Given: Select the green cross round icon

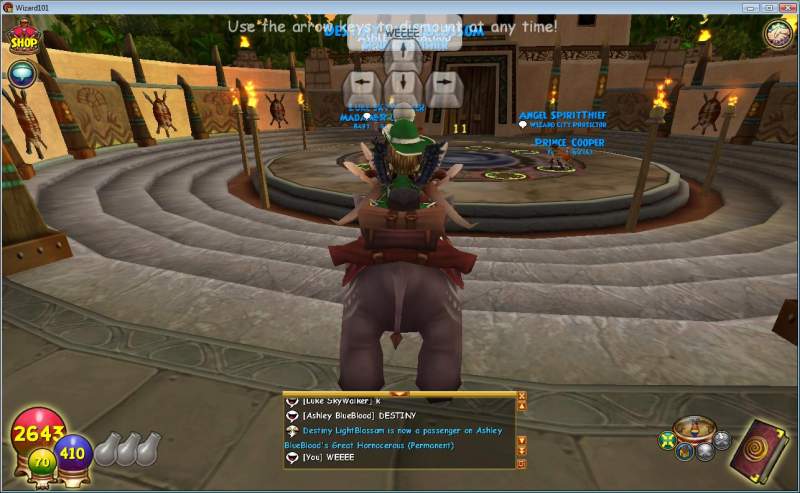Looking at the screenshot, I should pyautogui.click(x=667, y=440).
